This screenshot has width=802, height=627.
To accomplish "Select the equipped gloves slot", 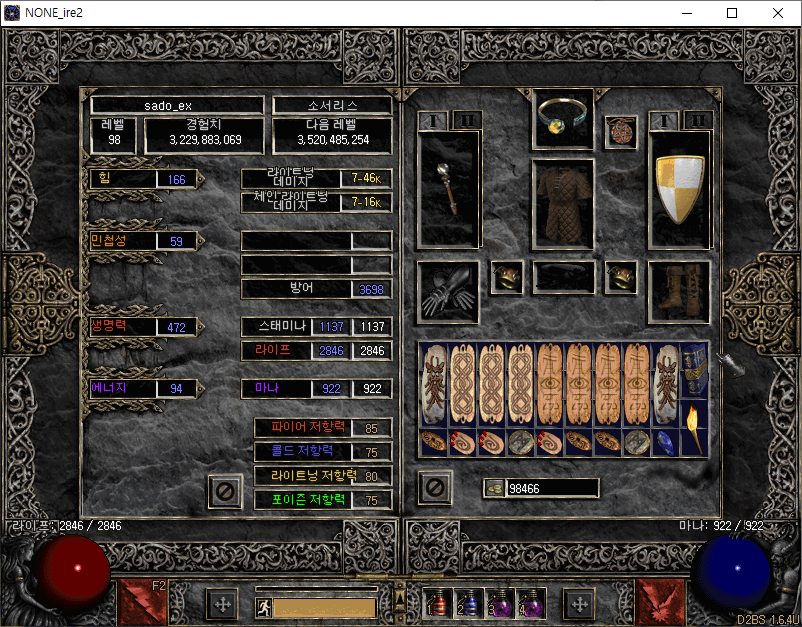I will pyautogui.click(x=449, y=292).
